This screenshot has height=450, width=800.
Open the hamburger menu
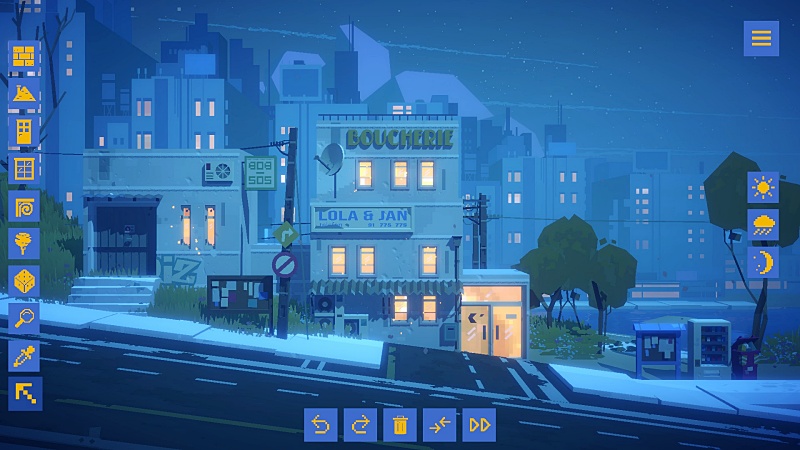click(x=761, y=38)
